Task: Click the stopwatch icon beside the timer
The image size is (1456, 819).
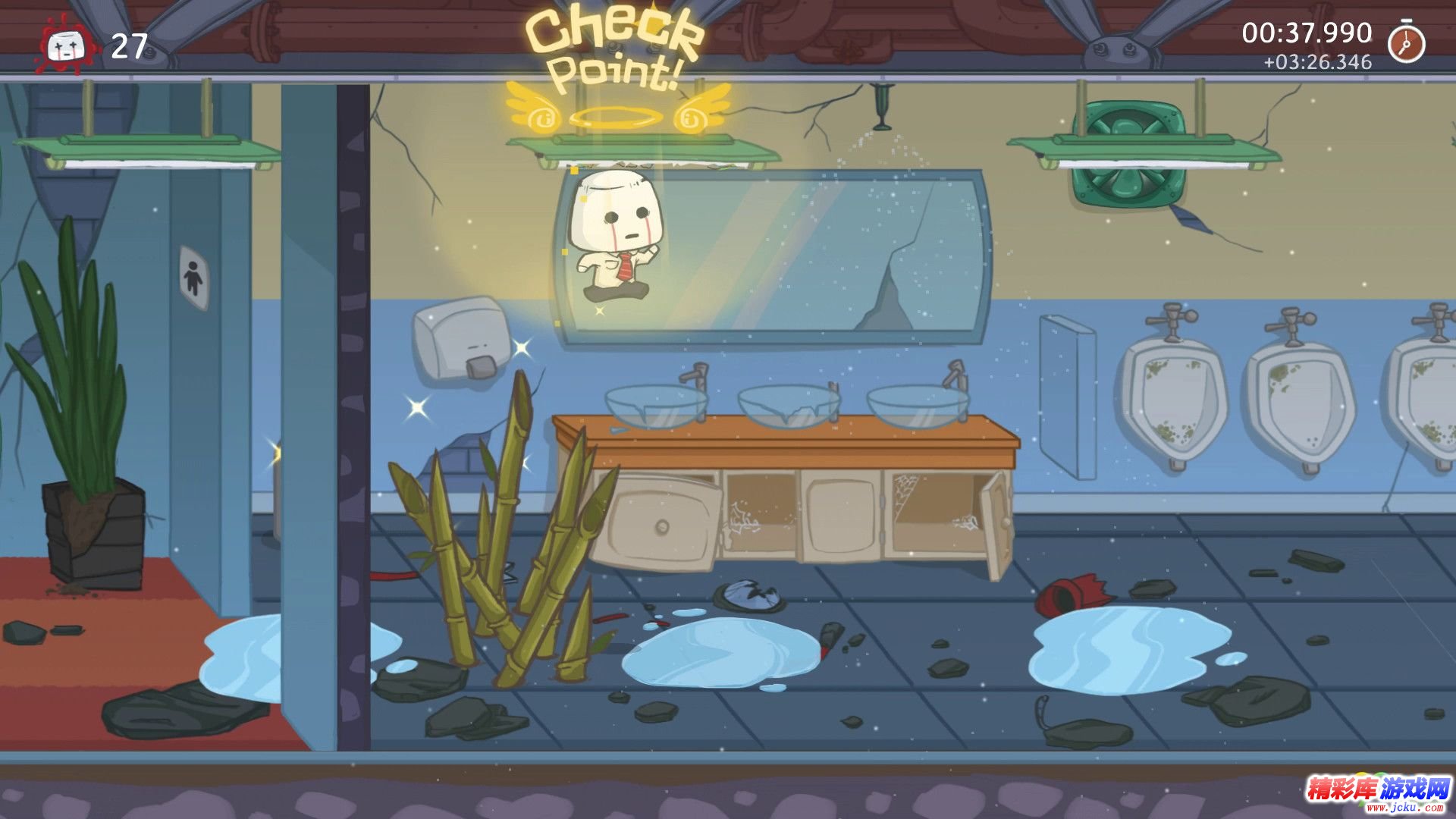Action: [x=1406, y=42]
